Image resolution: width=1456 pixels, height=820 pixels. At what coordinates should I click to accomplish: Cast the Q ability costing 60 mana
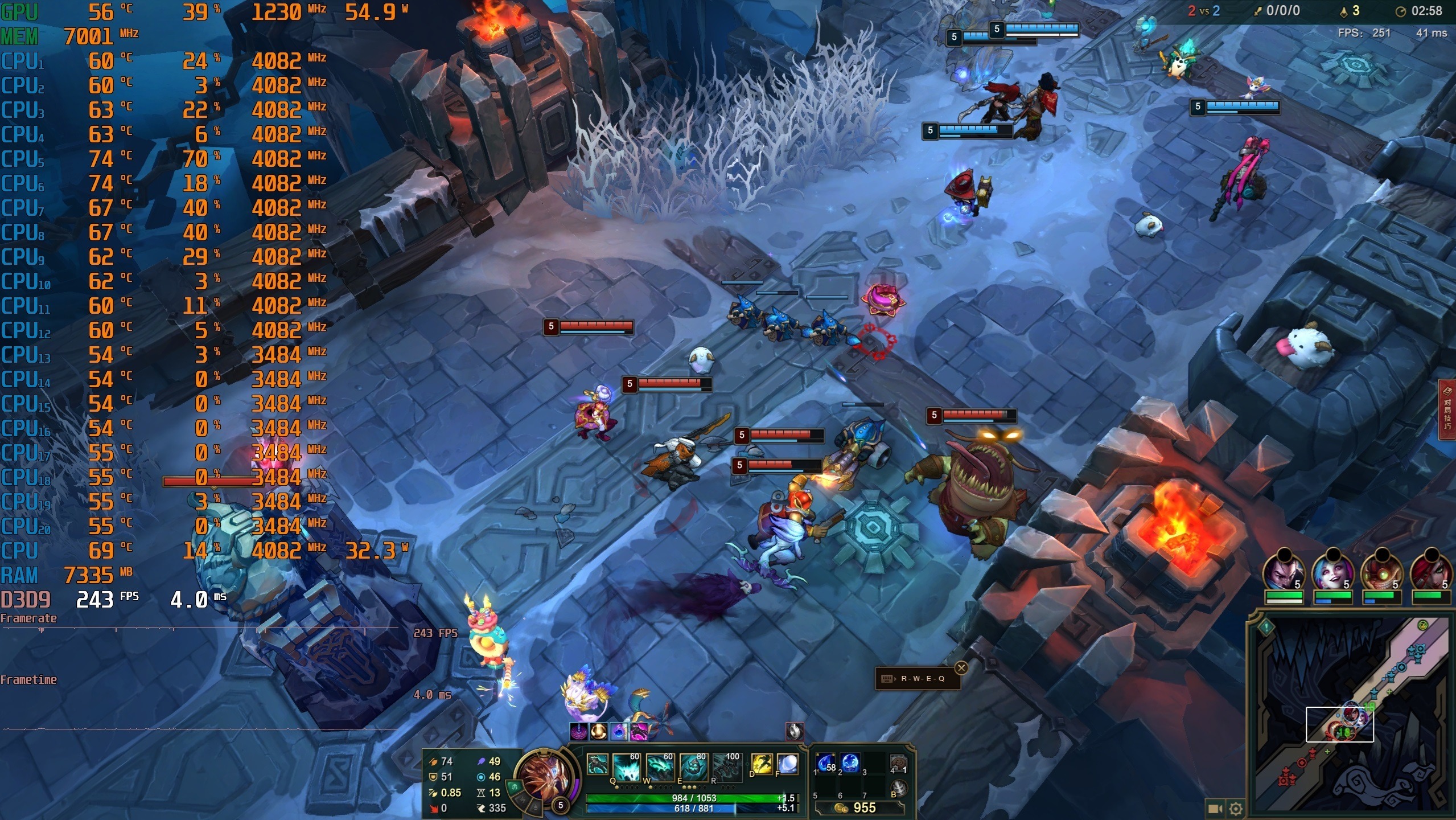tap(627, 767)
